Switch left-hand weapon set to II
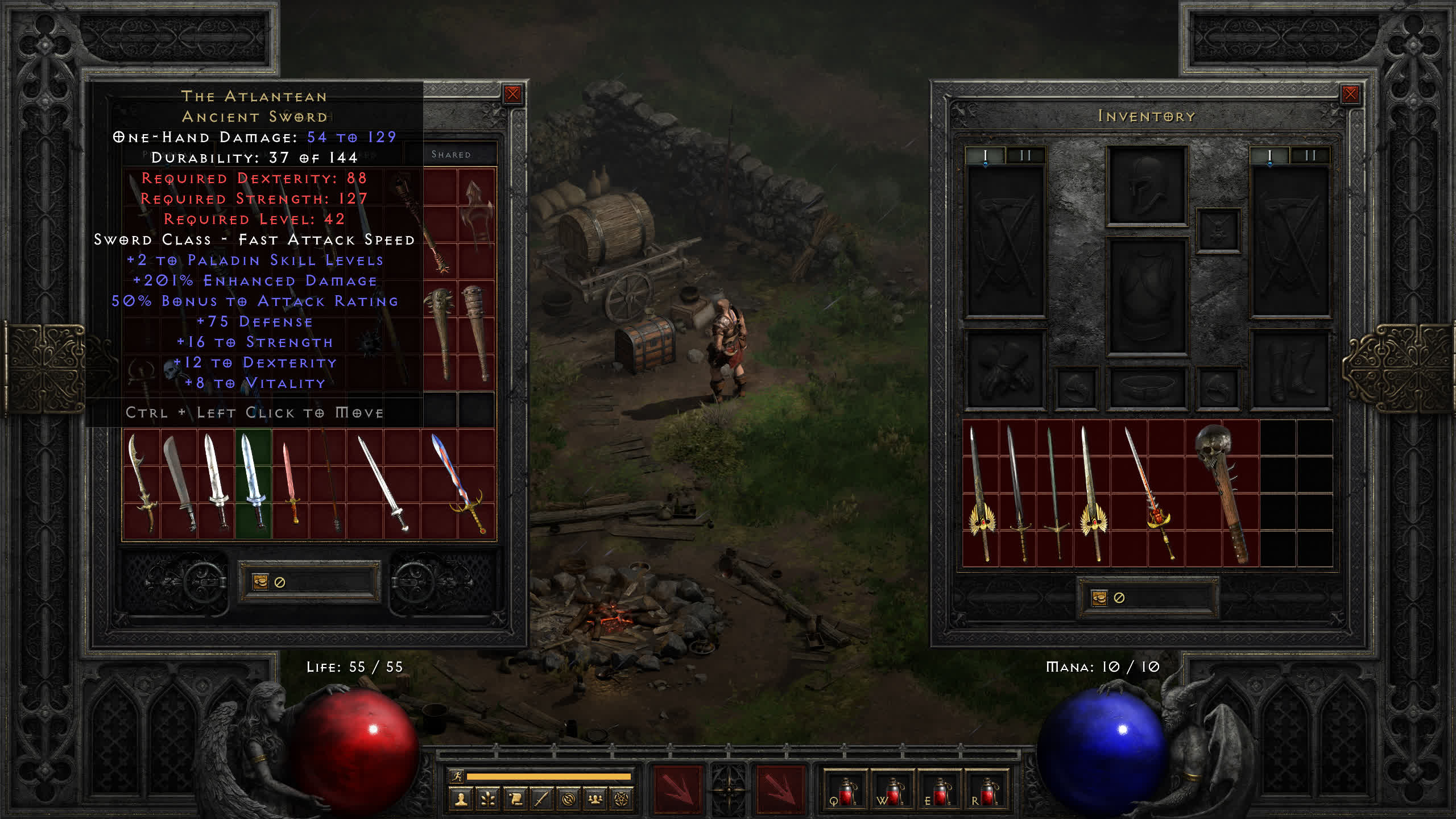The height and width of the screenshot is (819, 1456). [1025, 156]
